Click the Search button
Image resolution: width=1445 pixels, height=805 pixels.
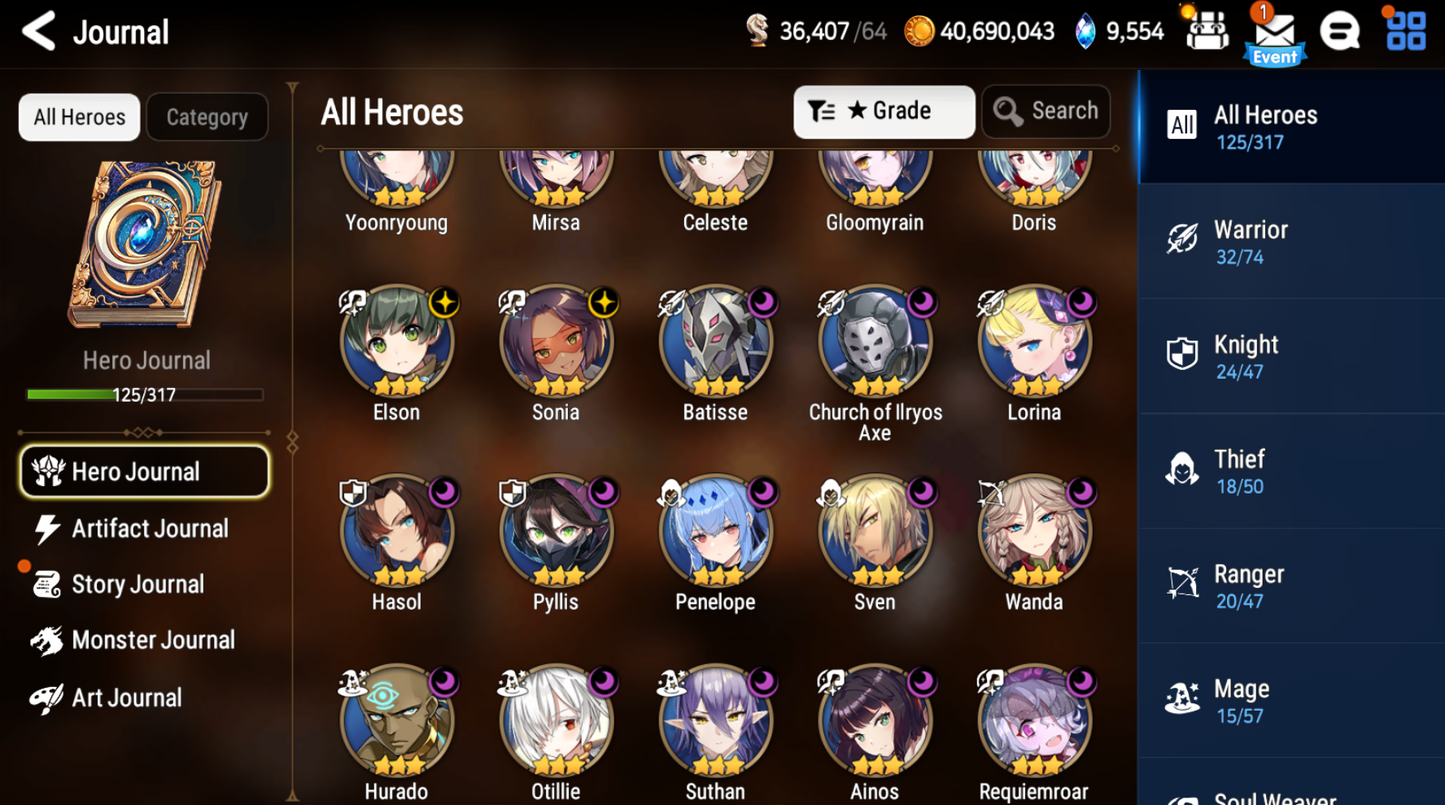coord(1045,111)
